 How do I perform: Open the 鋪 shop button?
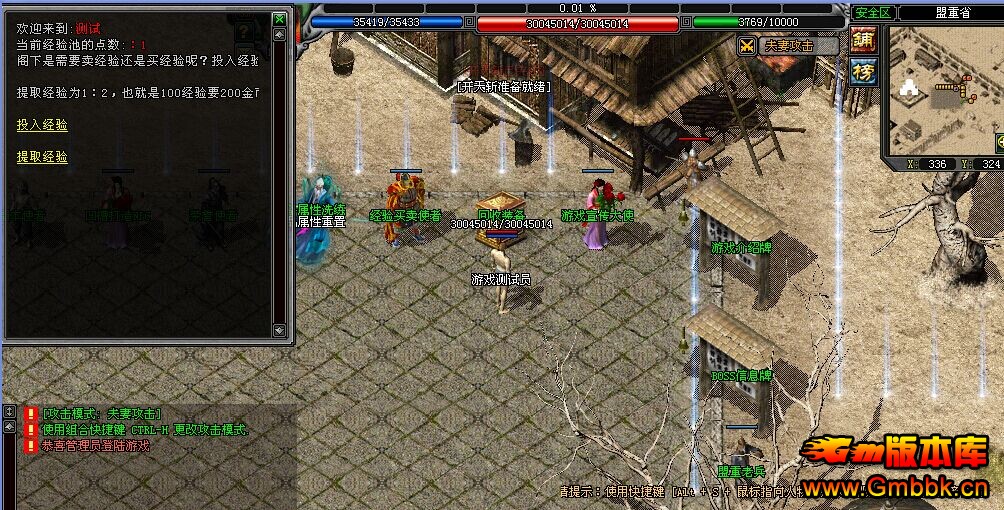(x=862, y=39)
